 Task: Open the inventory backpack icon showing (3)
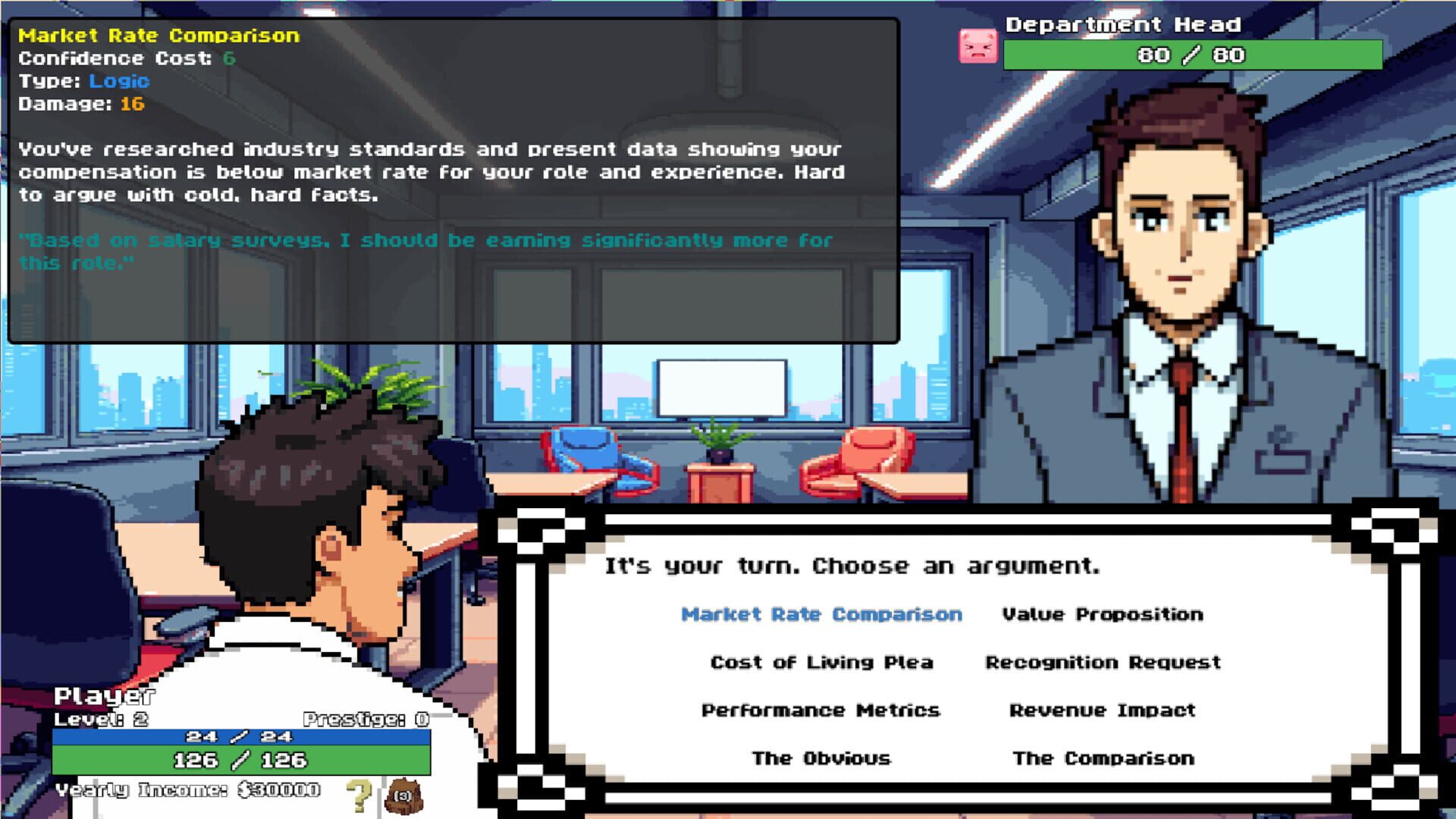tap(404, 793)
